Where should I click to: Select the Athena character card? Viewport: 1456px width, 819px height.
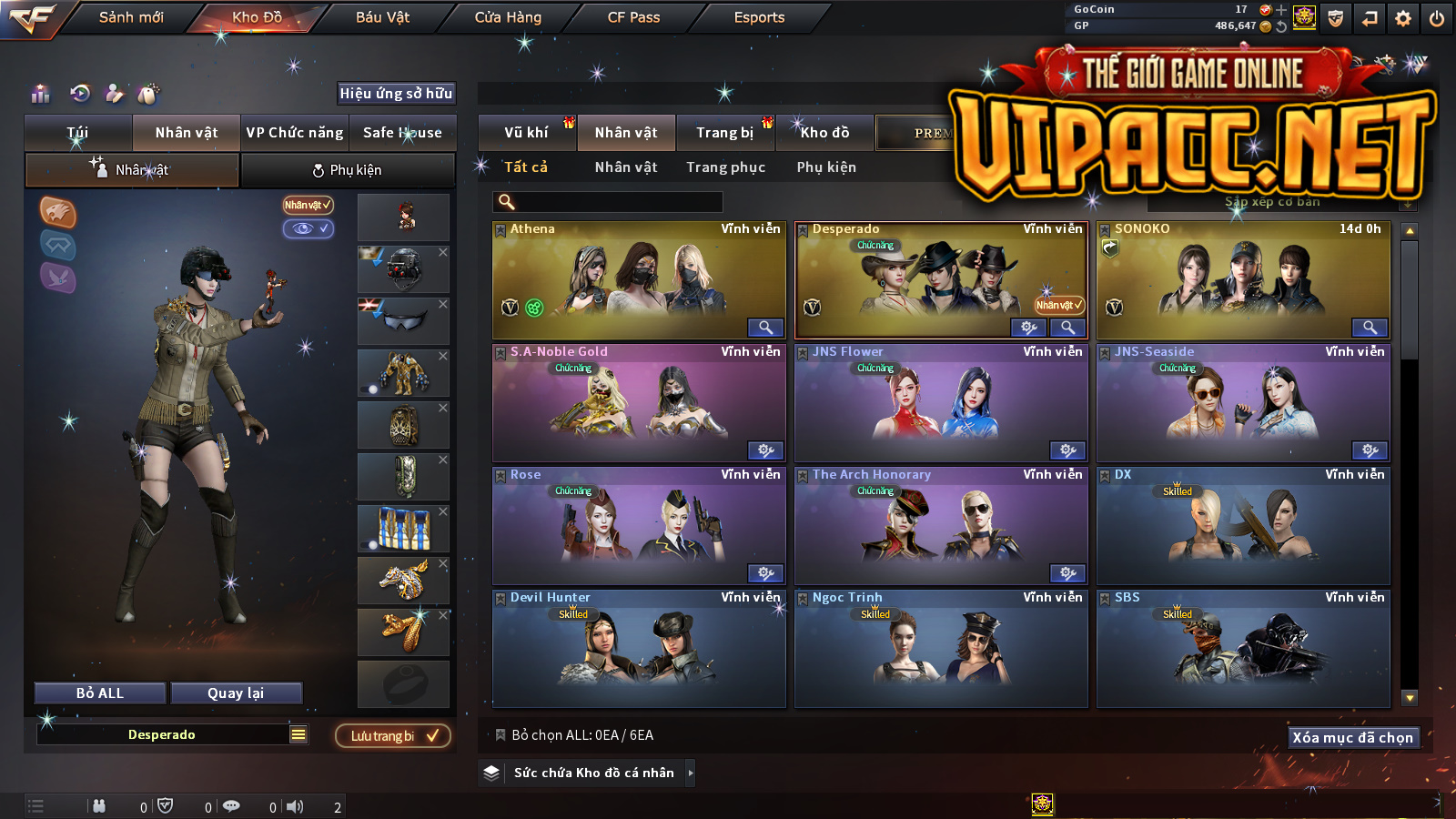[x=638, y=279]
